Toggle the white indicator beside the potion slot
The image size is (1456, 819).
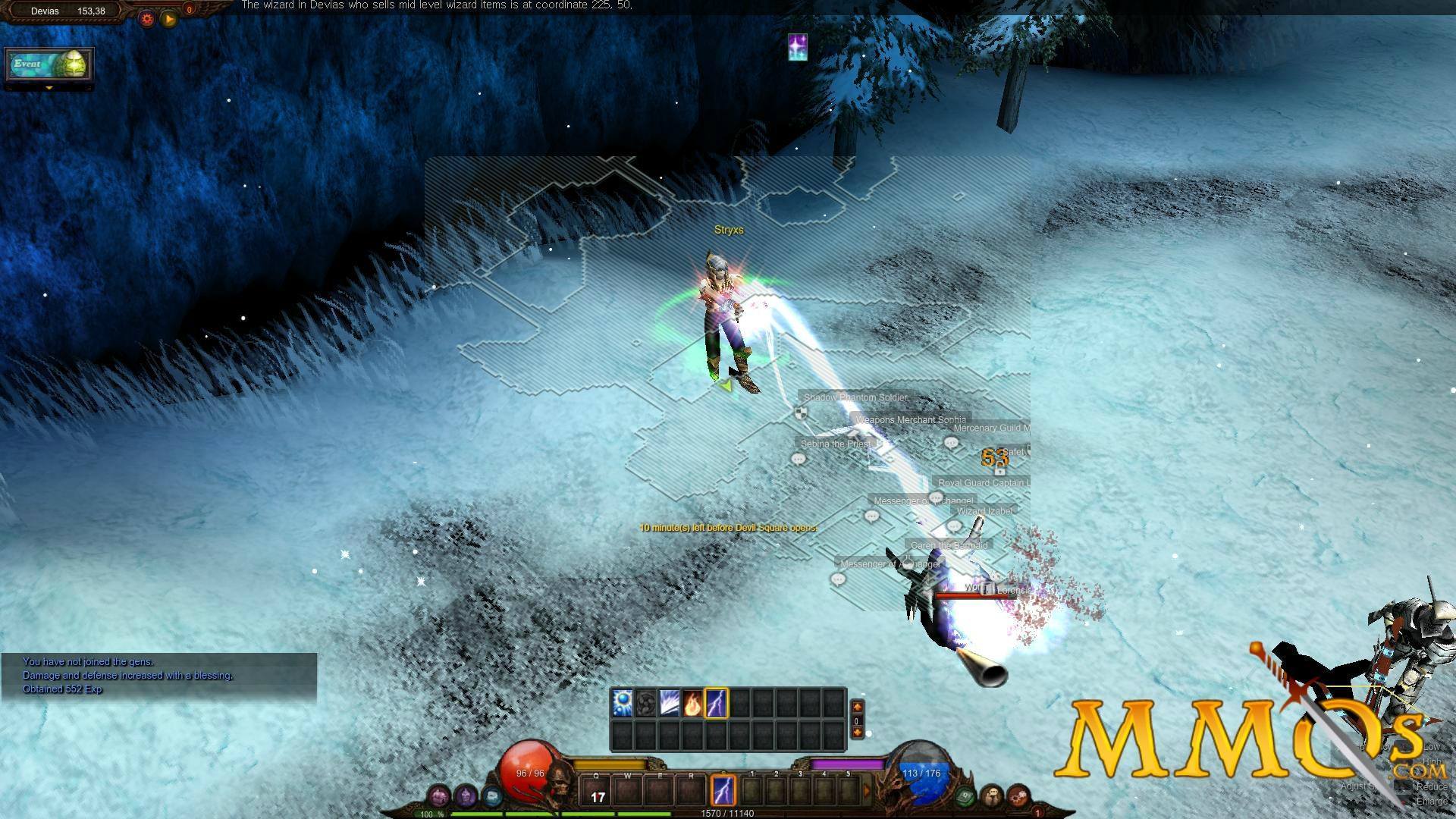tap(869, 733)
